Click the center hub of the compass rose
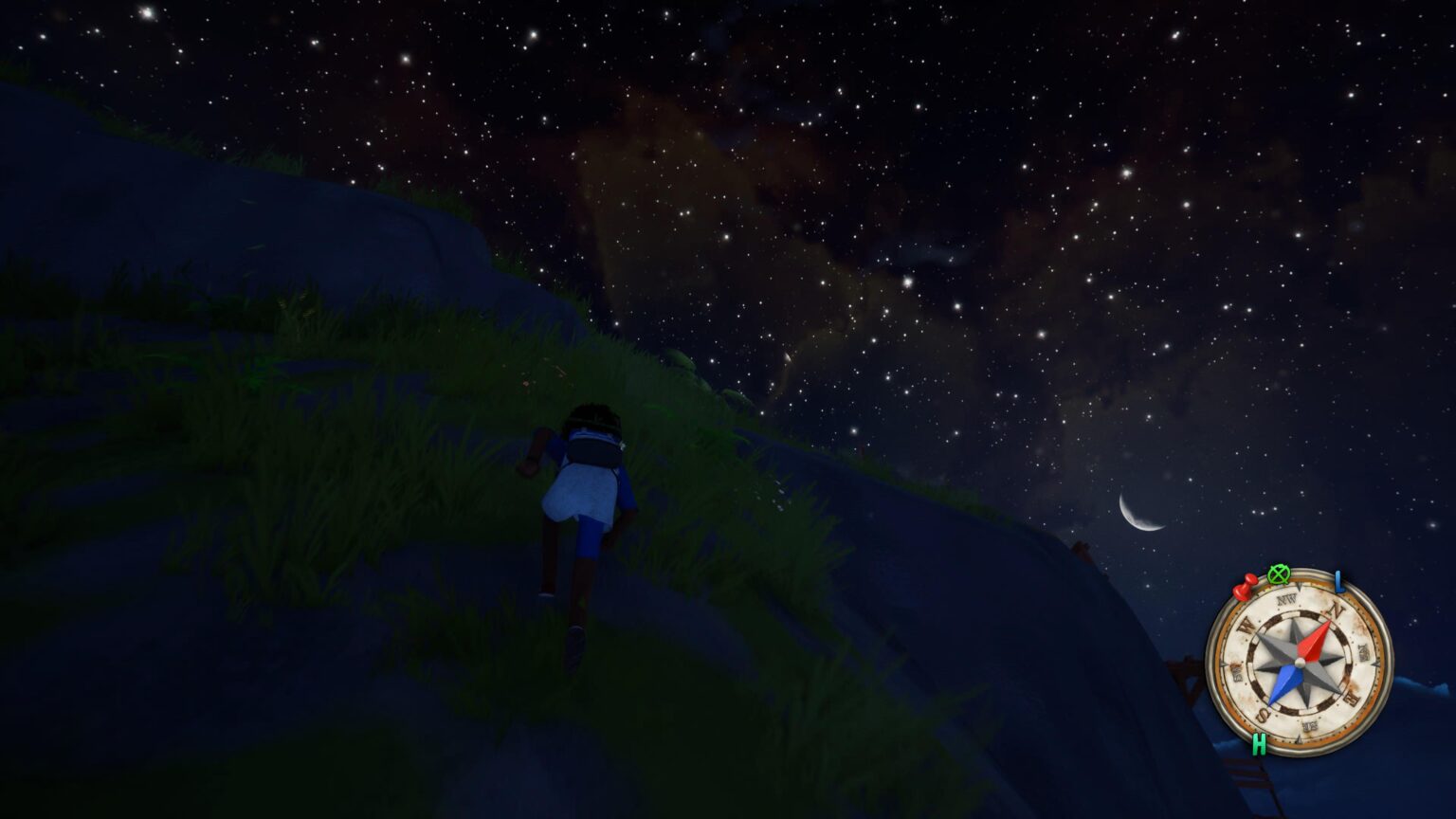 [1300, 663]
